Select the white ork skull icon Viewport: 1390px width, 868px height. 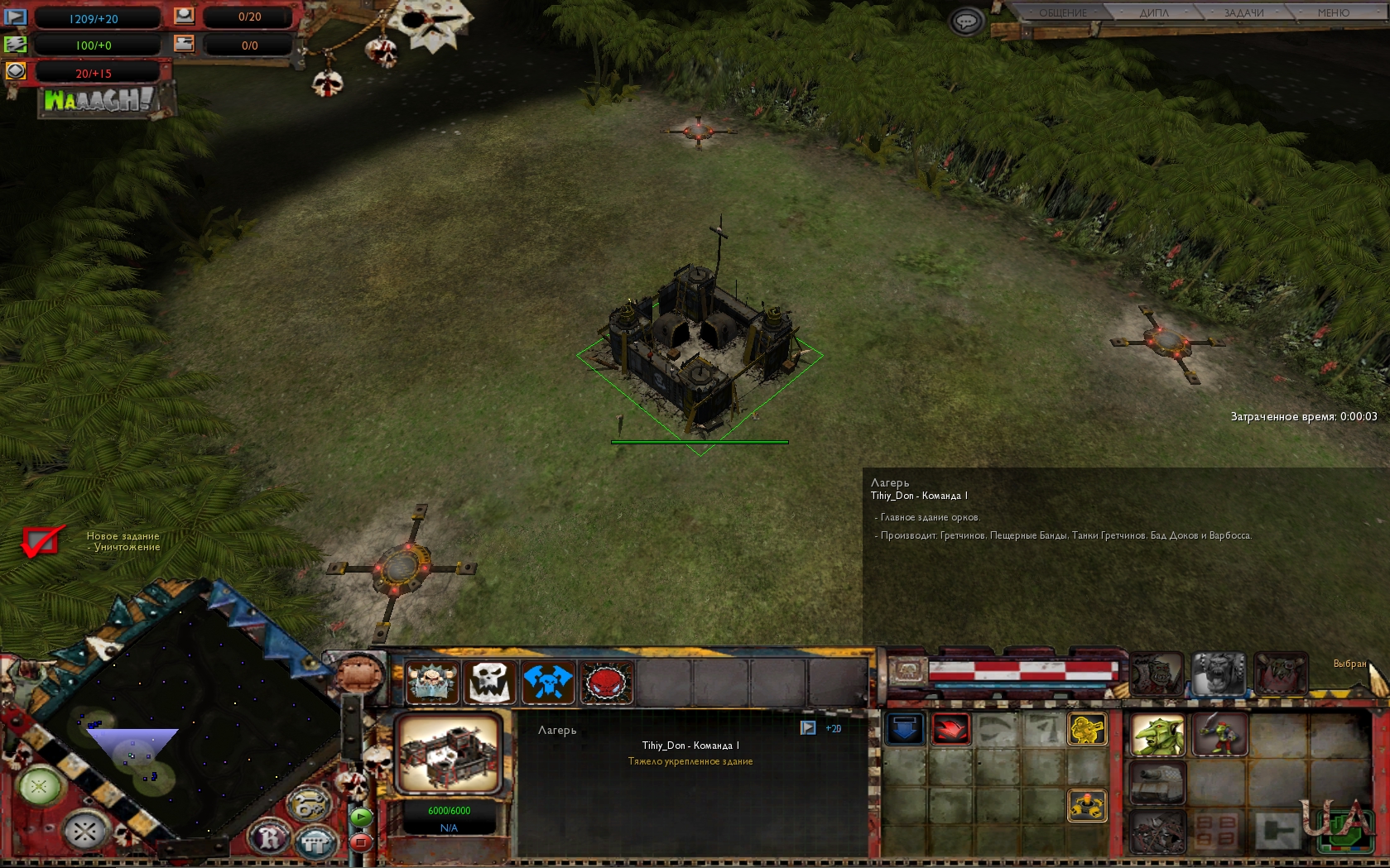pyautogui.click(x=490, y=683)
